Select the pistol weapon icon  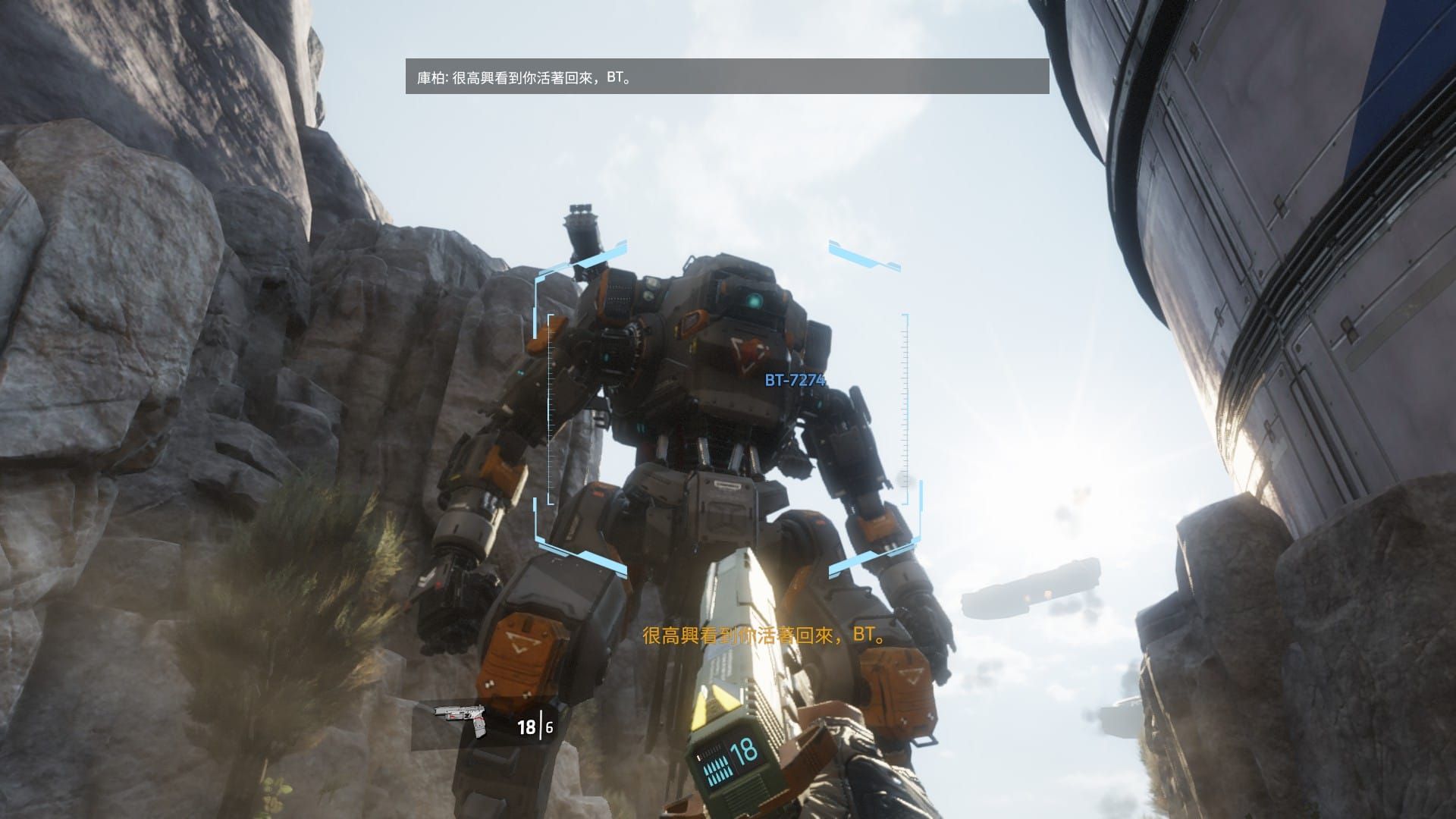462,719
